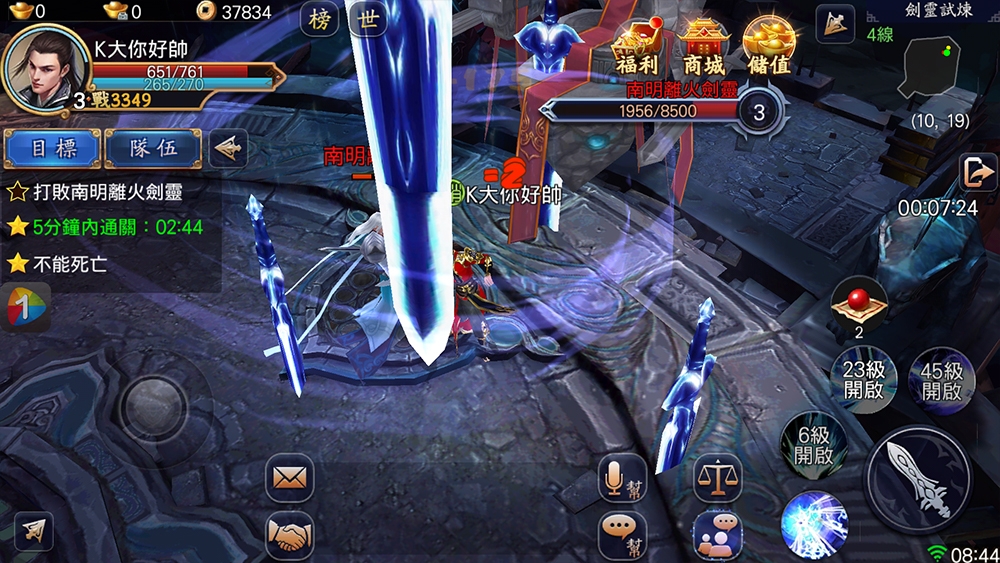Switch to the 隊伍 team tab
Image resolution: width=1000 pixels, height=563 pixels.
pos(153,148)
